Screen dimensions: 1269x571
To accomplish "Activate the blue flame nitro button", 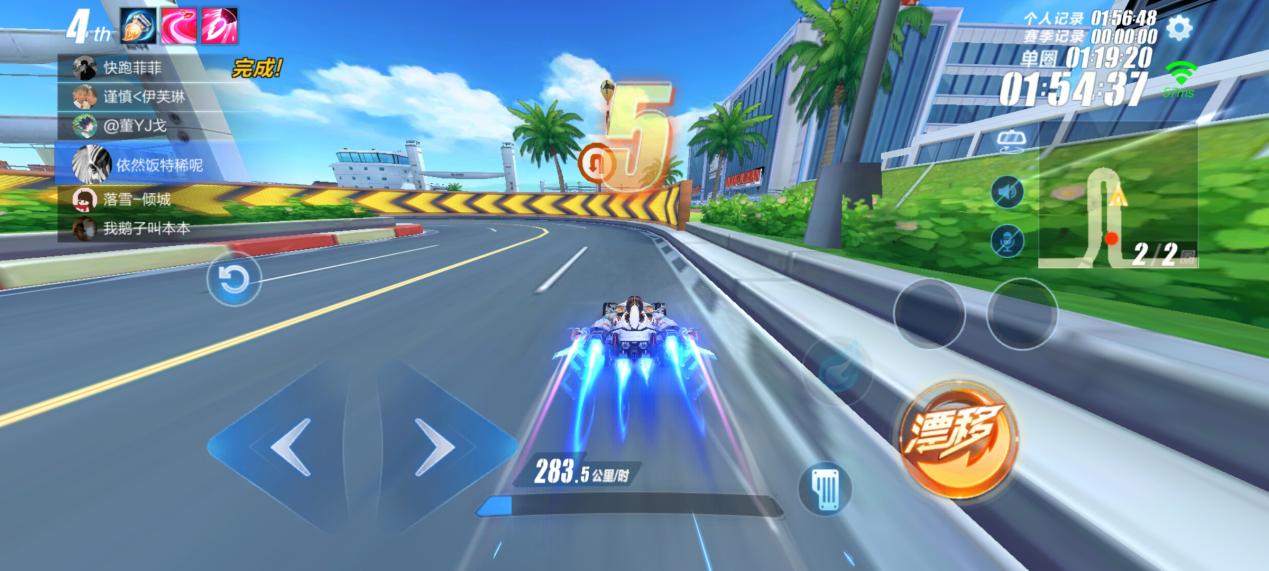I will (835, 371).
